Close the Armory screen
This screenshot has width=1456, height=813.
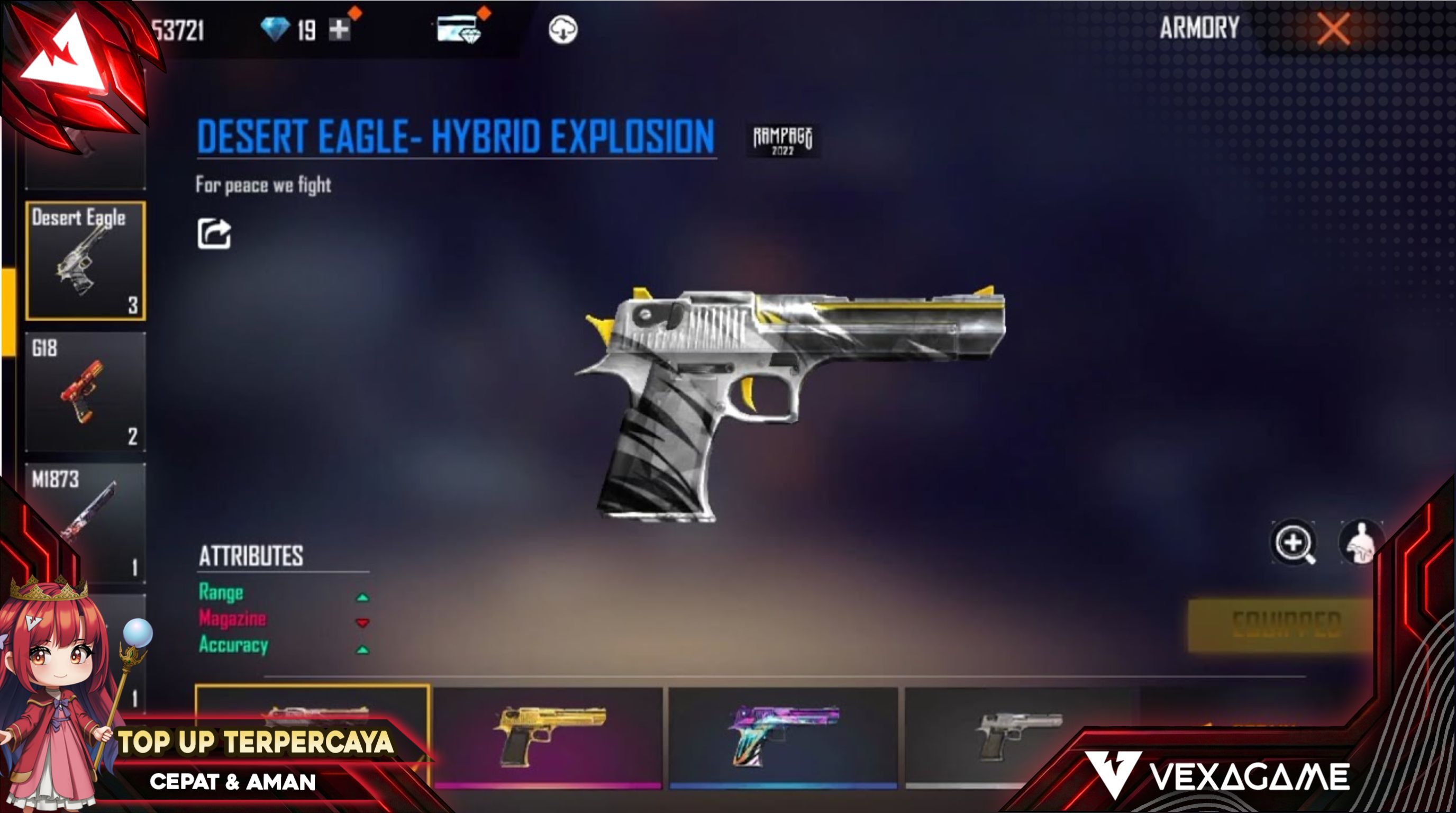1333,29
